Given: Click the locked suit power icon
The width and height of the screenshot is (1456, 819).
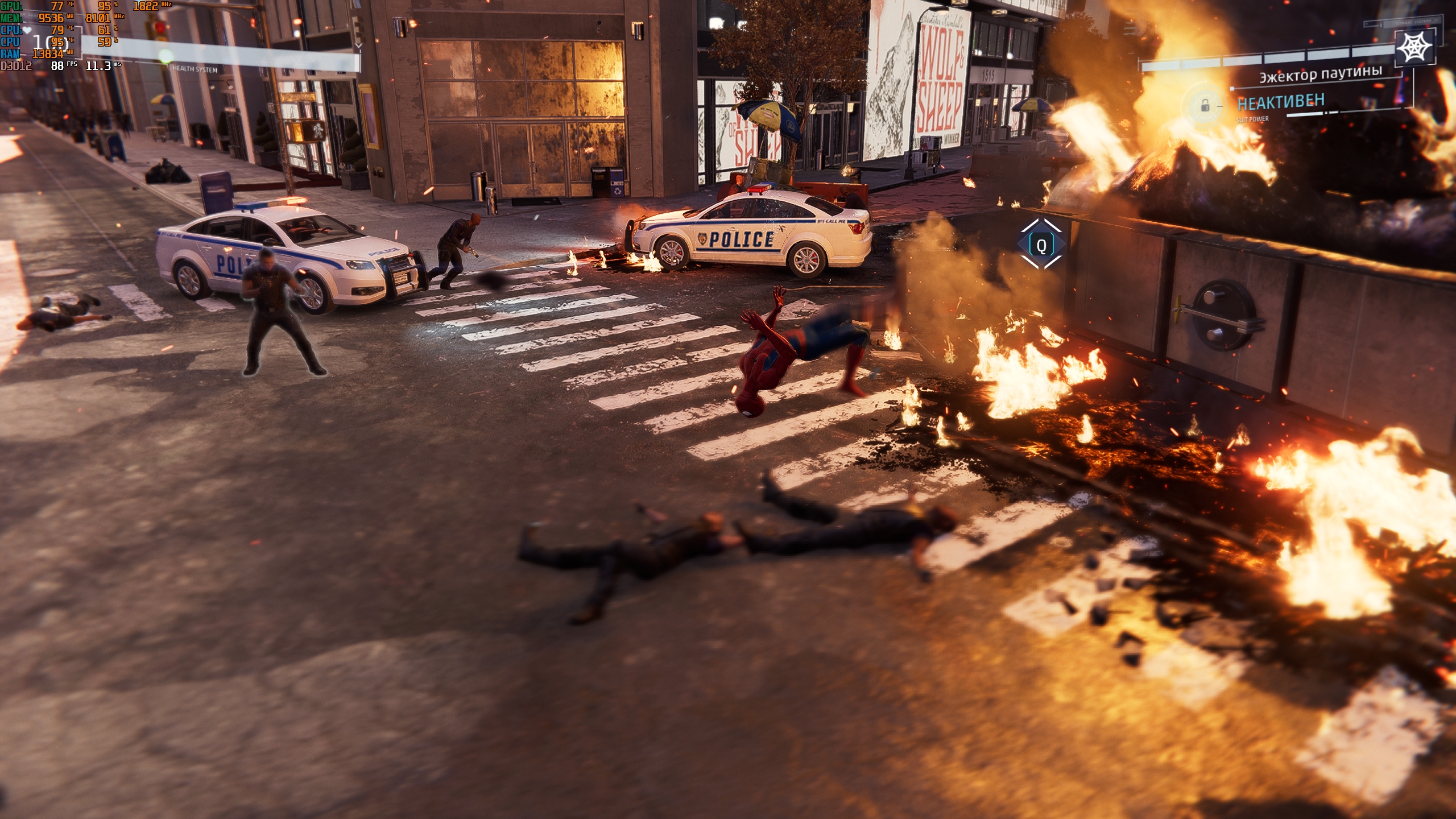Looking at the screenshot, I should click(1205, 106).
